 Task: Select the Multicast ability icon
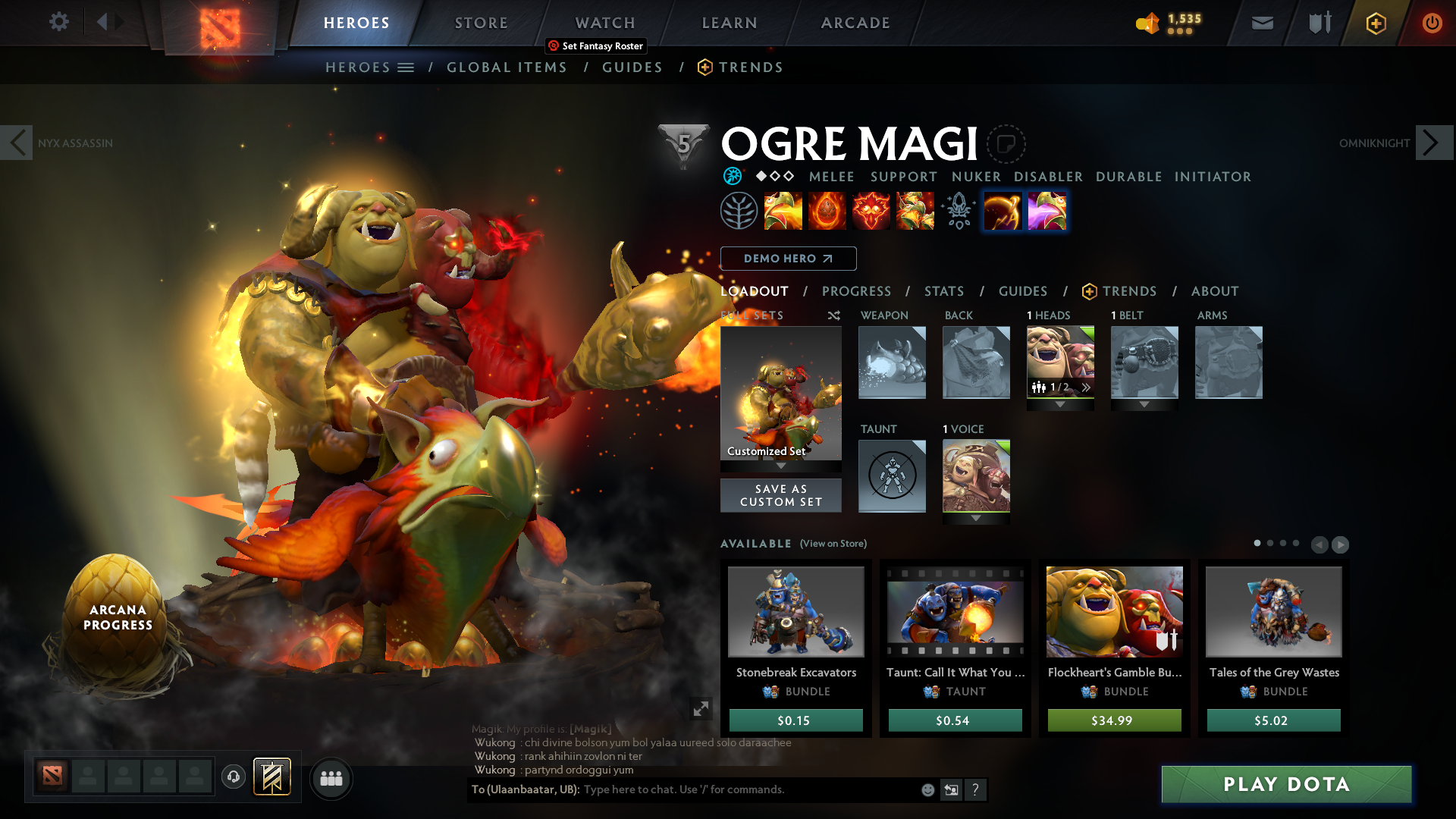(915, 212)
